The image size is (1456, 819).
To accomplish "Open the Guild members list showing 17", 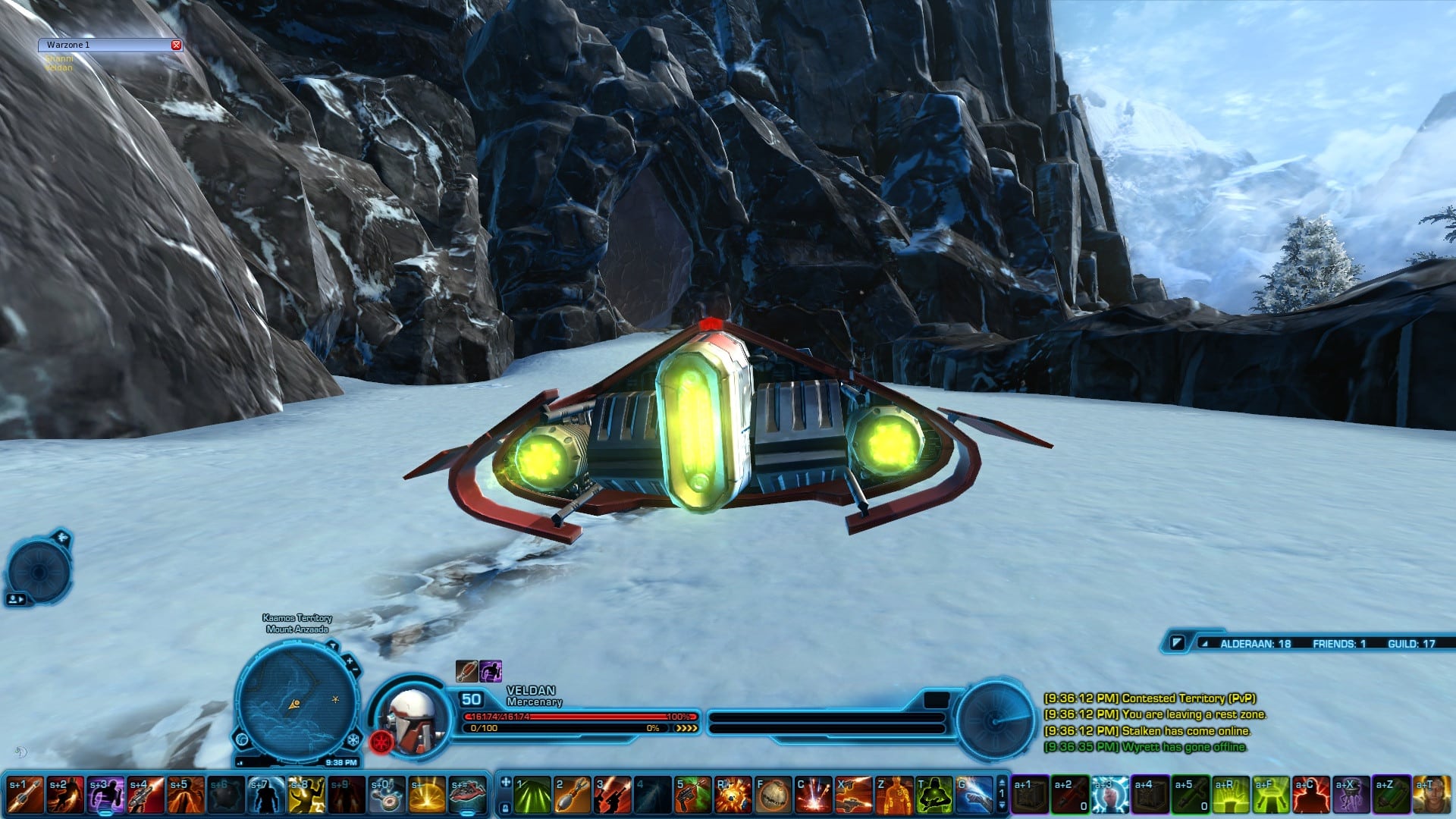I will (1411, 644).
